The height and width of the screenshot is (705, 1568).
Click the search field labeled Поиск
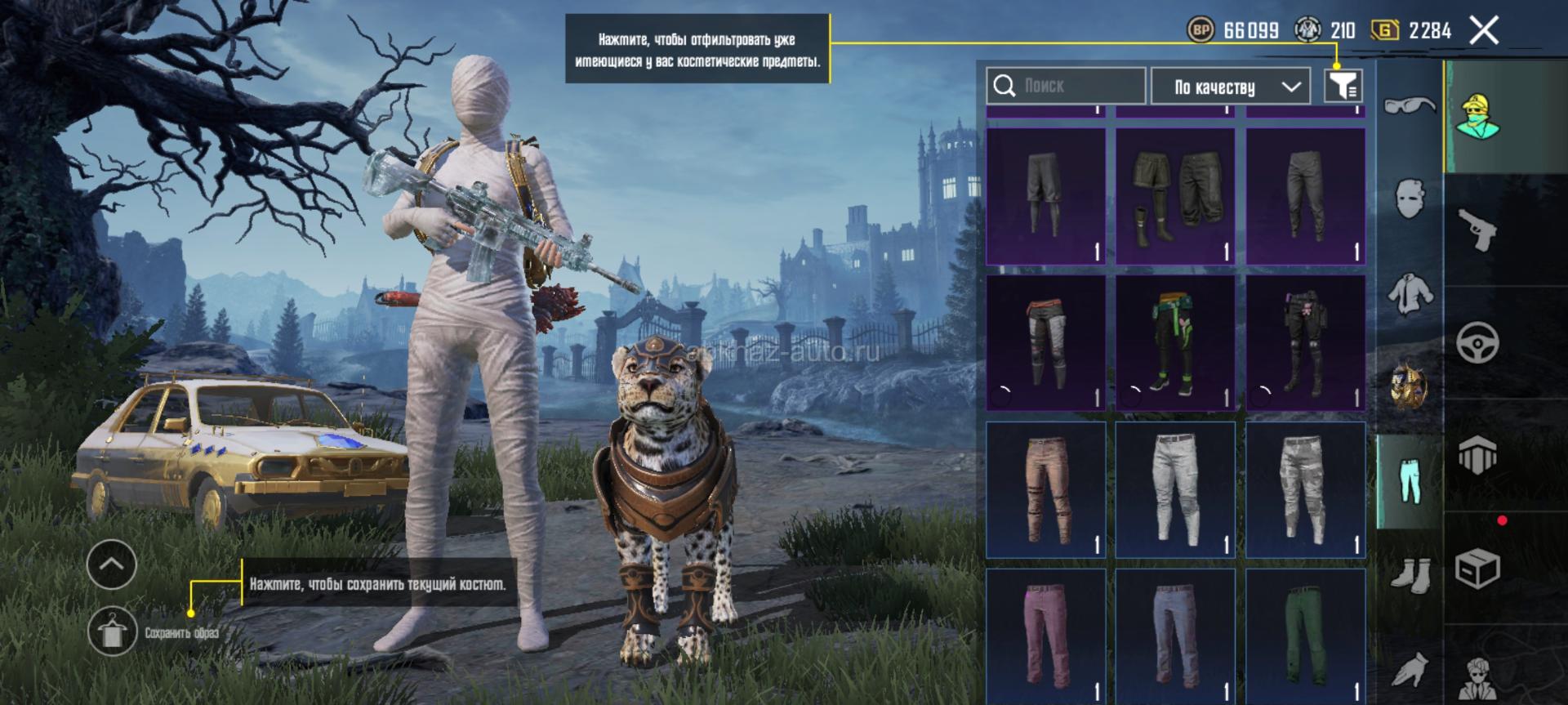tap(1066, 86)
